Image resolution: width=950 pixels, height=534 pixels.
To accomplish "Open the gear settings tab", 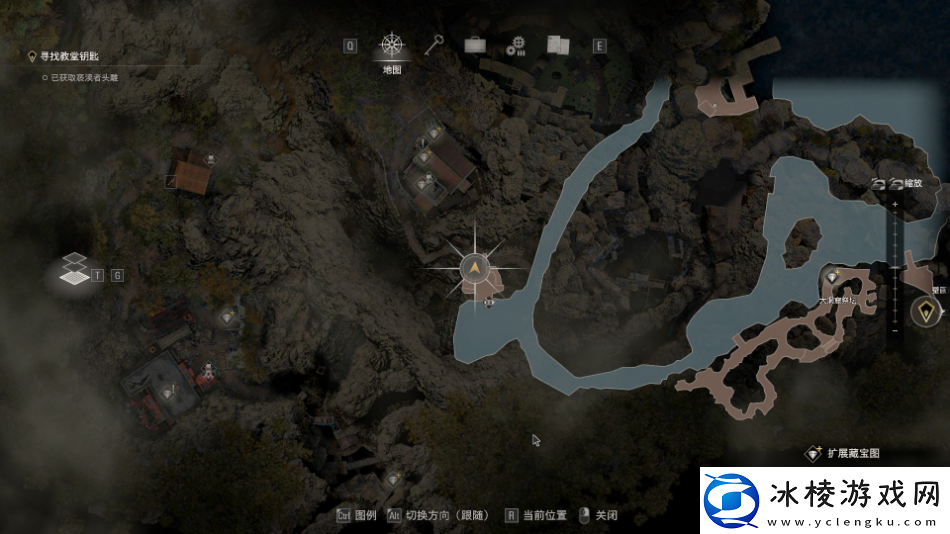I will 516,45.
